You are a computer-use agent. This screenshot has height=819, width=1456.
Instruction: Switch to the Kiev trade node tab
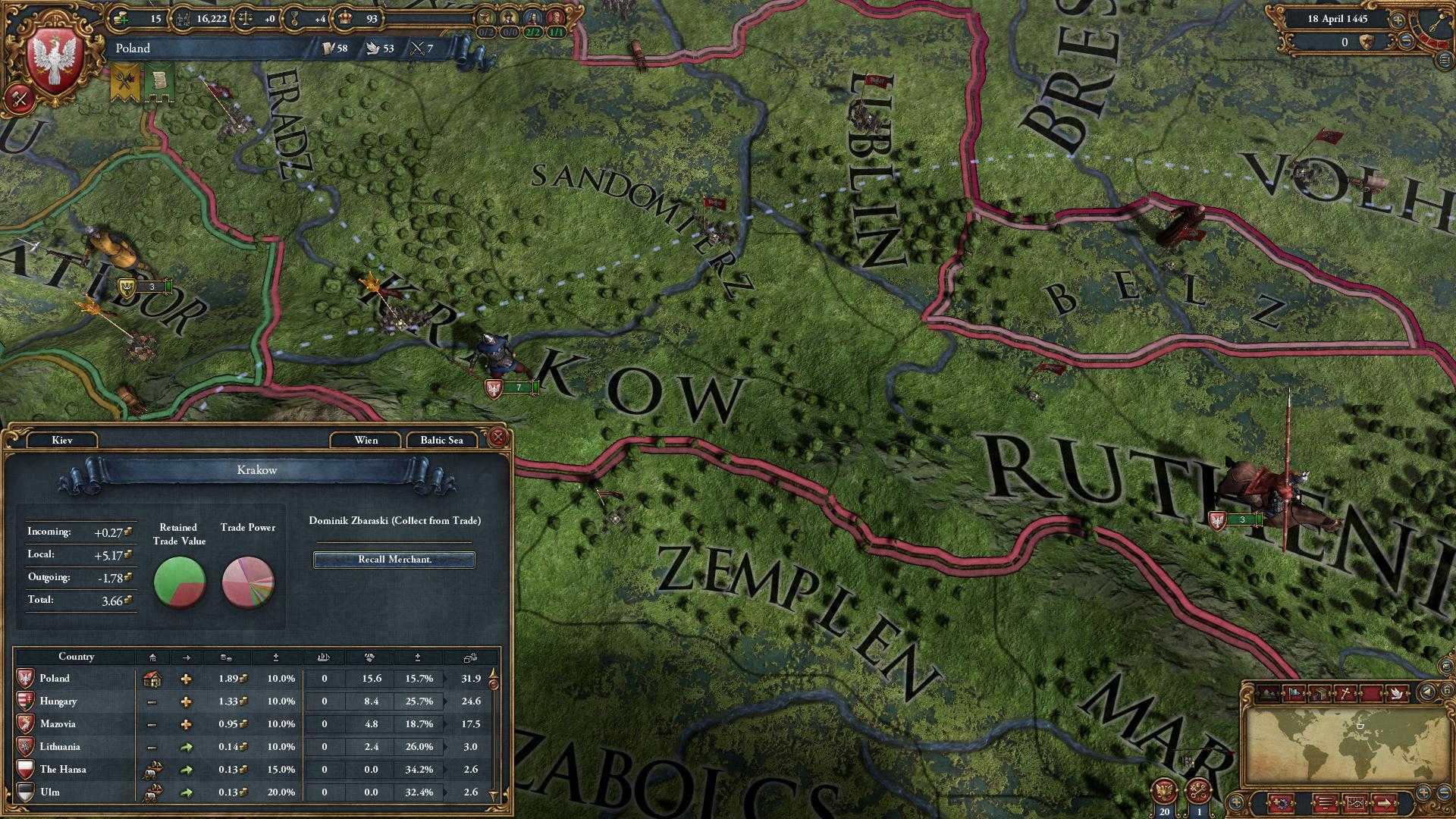(63, 440)
